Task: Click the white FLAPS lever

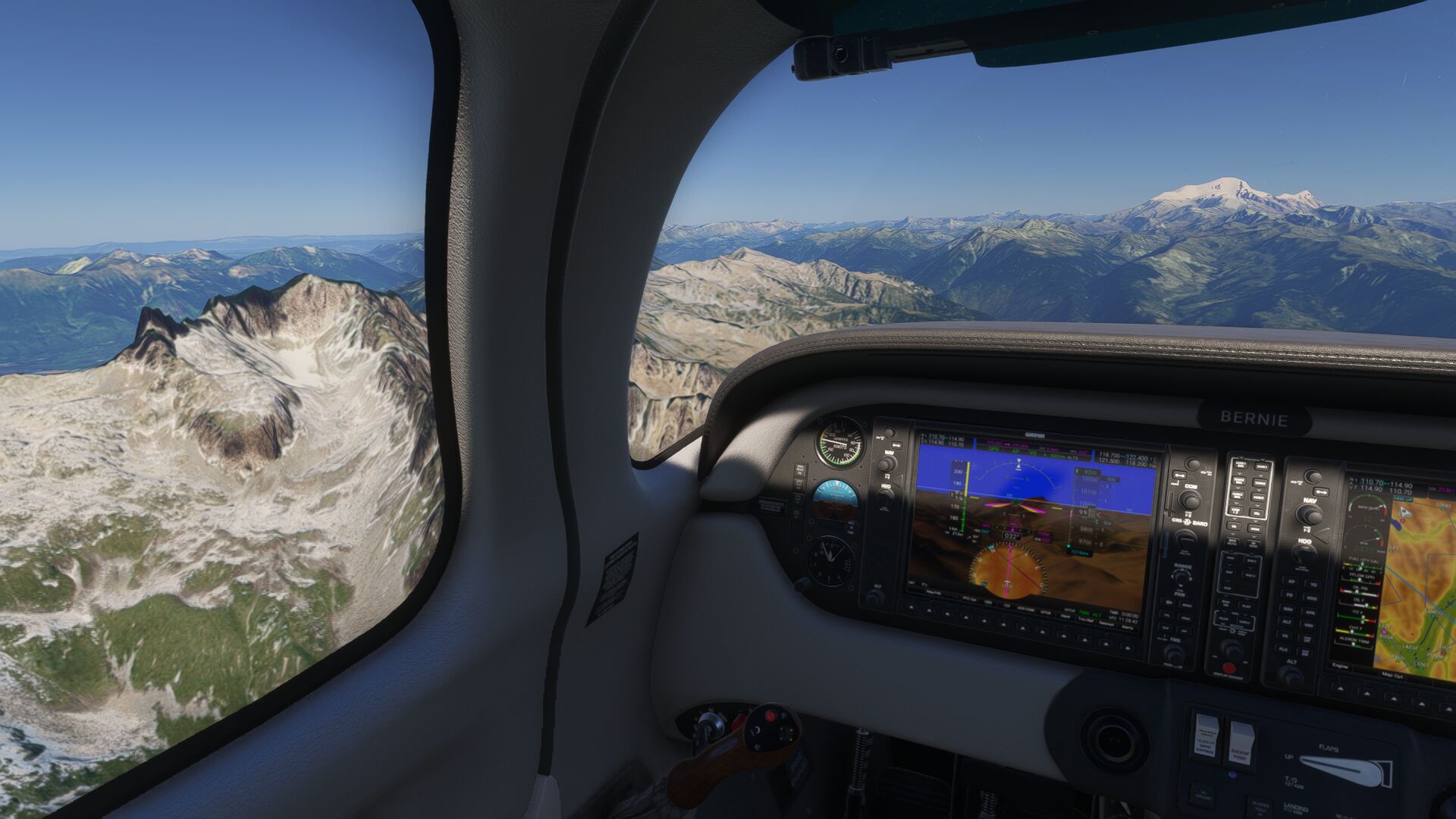Action: [1346, 769]
